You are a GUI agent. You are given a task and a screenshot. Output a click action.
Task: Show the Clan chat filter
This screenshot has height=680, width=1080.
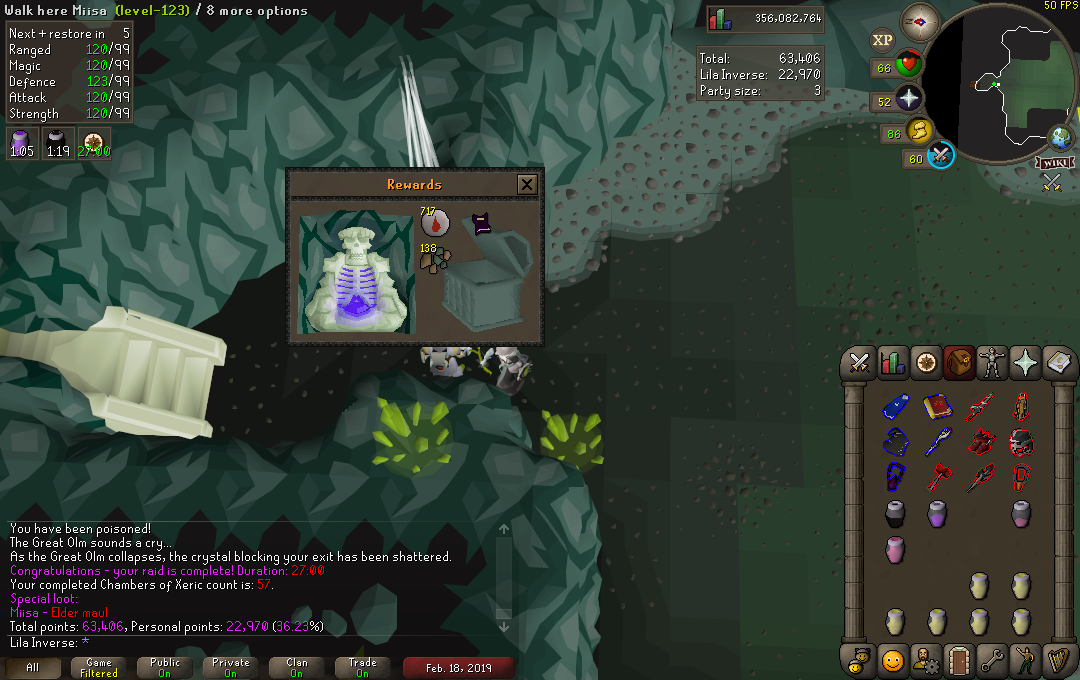[x=296, y=667]
